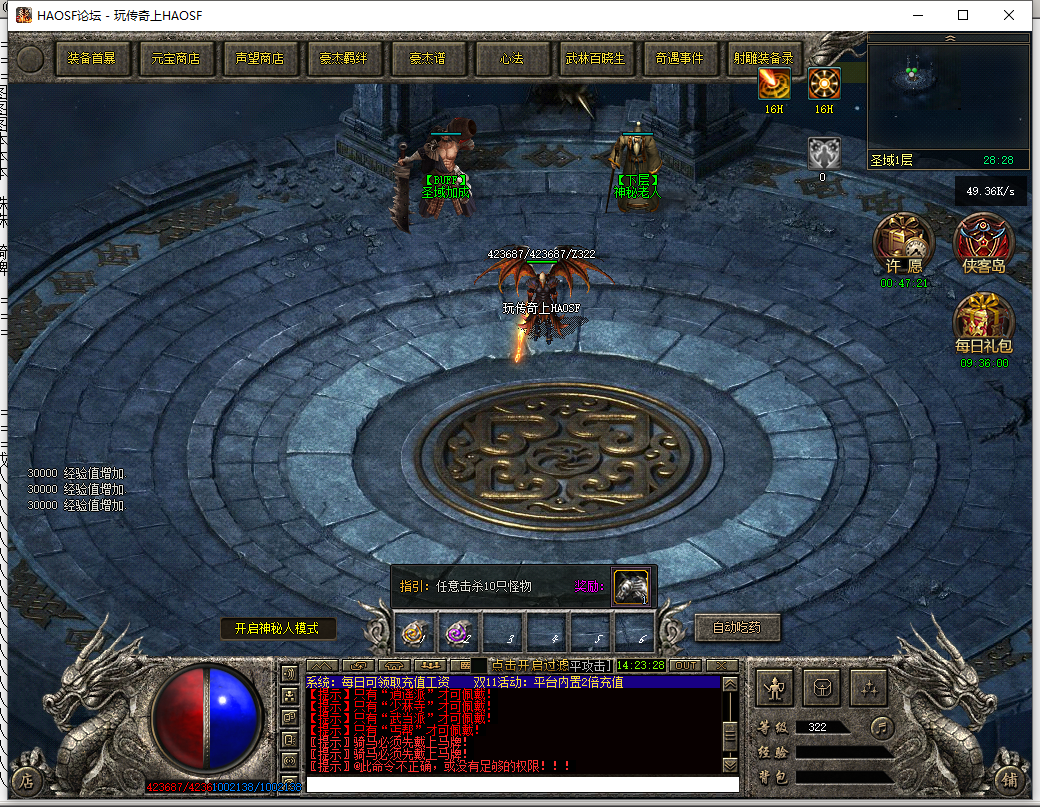The height and width of the screenshot is (807, 1040).
Task: Select the purple item in hotbar slot 2
Action: pos(458,632)
